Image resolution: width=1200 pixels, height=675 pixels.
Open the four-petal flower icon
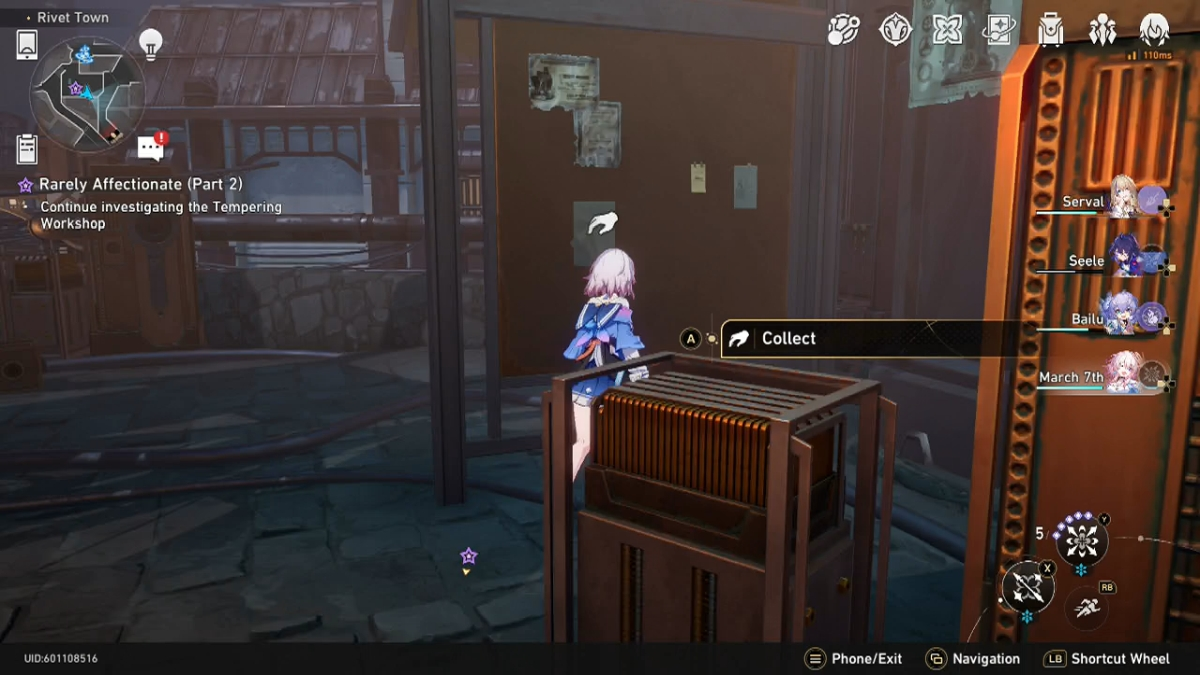point(947,30)
